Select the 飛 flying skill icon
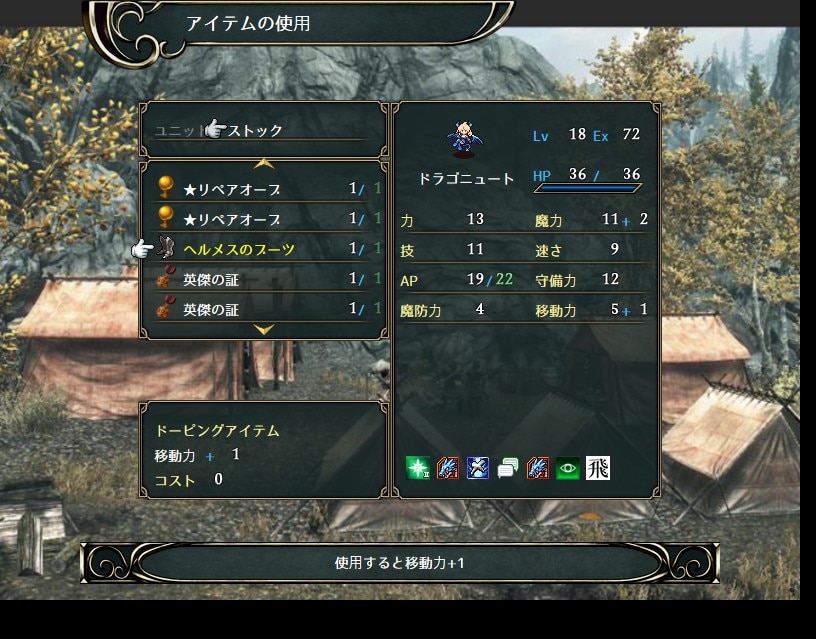816x639 pixels. tap(598, 467)
